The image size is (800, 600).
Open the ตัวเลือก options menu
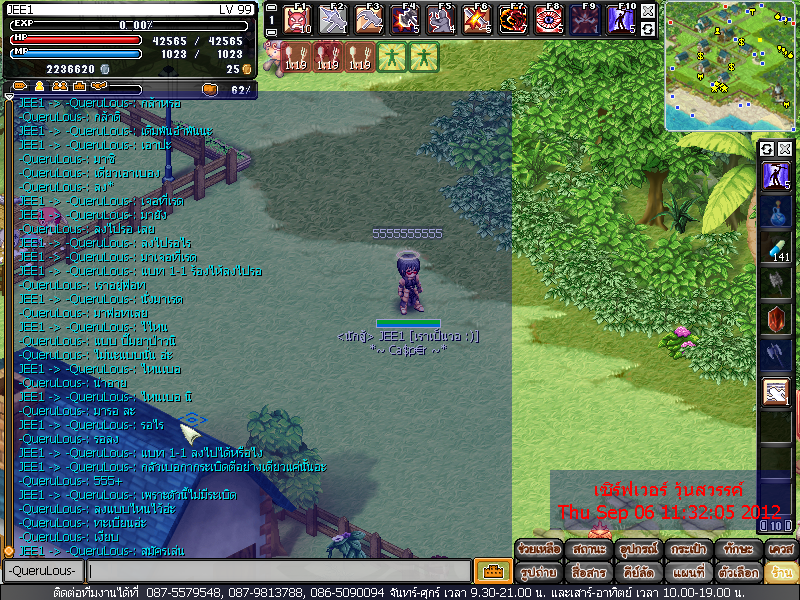735,573
